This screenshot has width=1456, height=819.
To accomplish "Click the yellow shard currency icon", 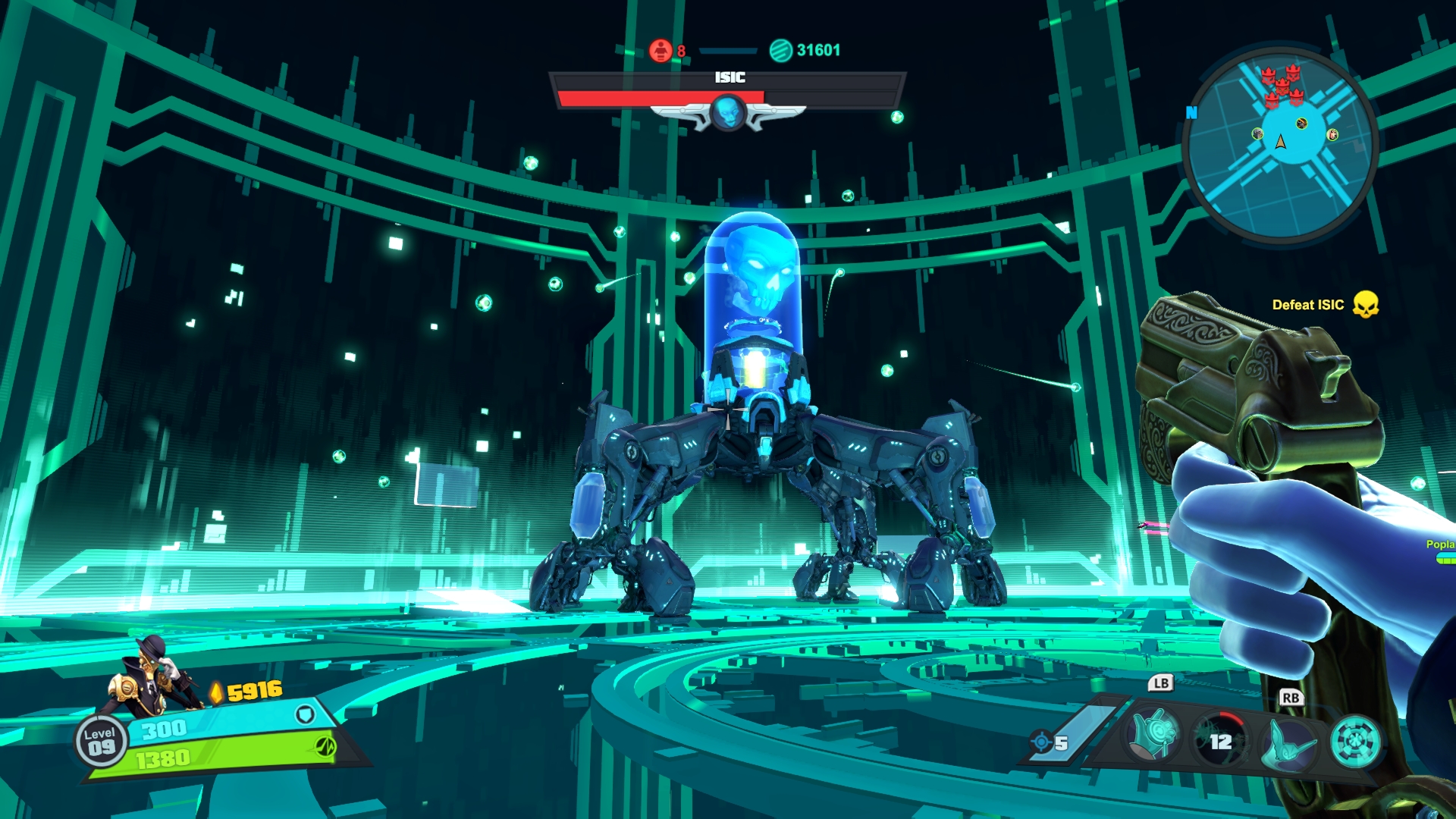I will coord(217,692).
